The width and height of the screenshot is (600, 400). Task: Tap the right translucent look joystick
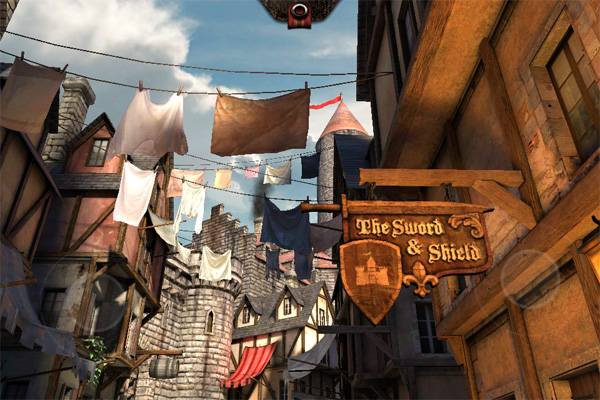click(531, 278)
